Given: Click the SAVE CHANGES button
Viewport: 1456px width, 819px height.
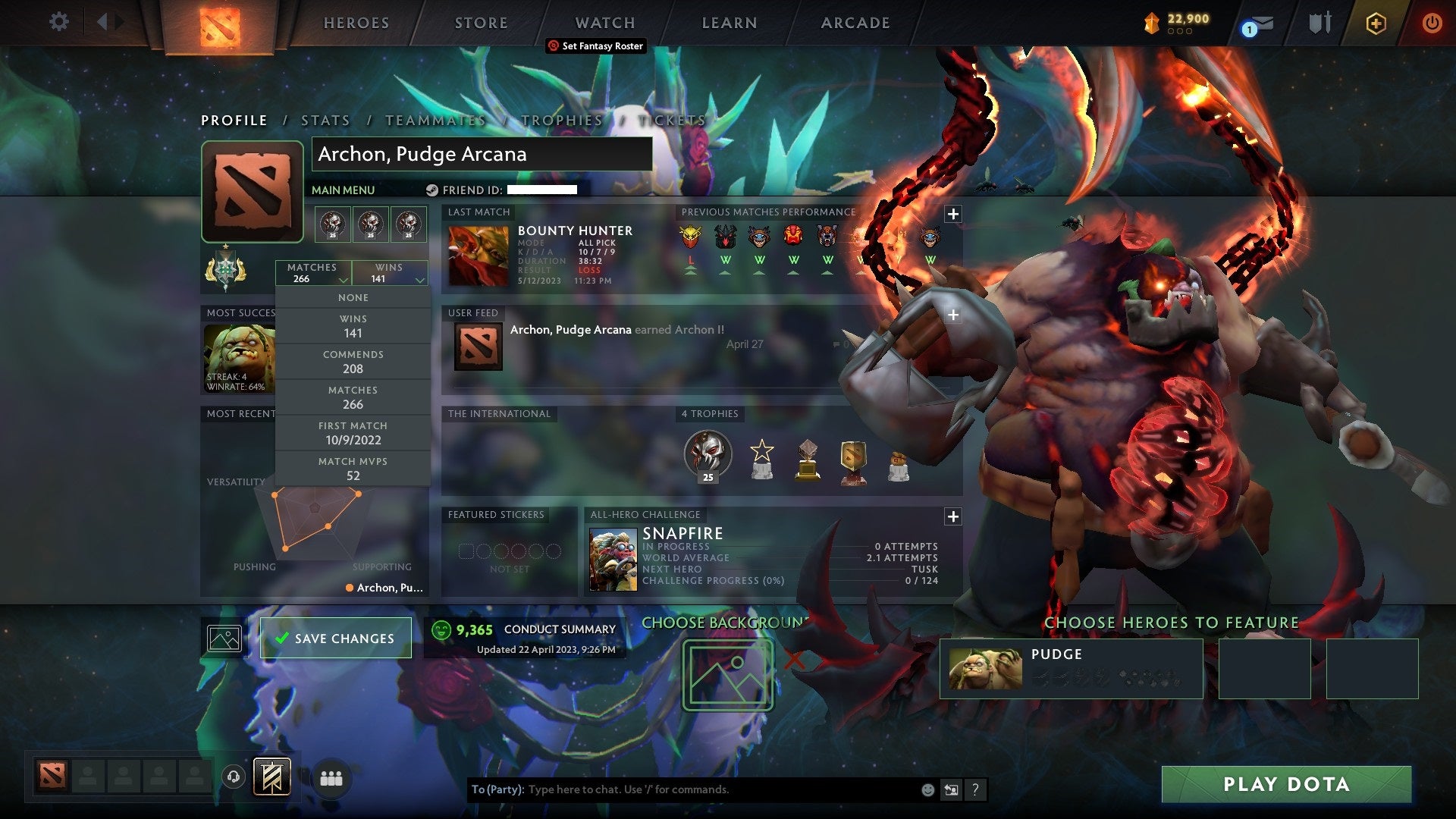Looking at the screenshot, I should click(x=334, y=638).
